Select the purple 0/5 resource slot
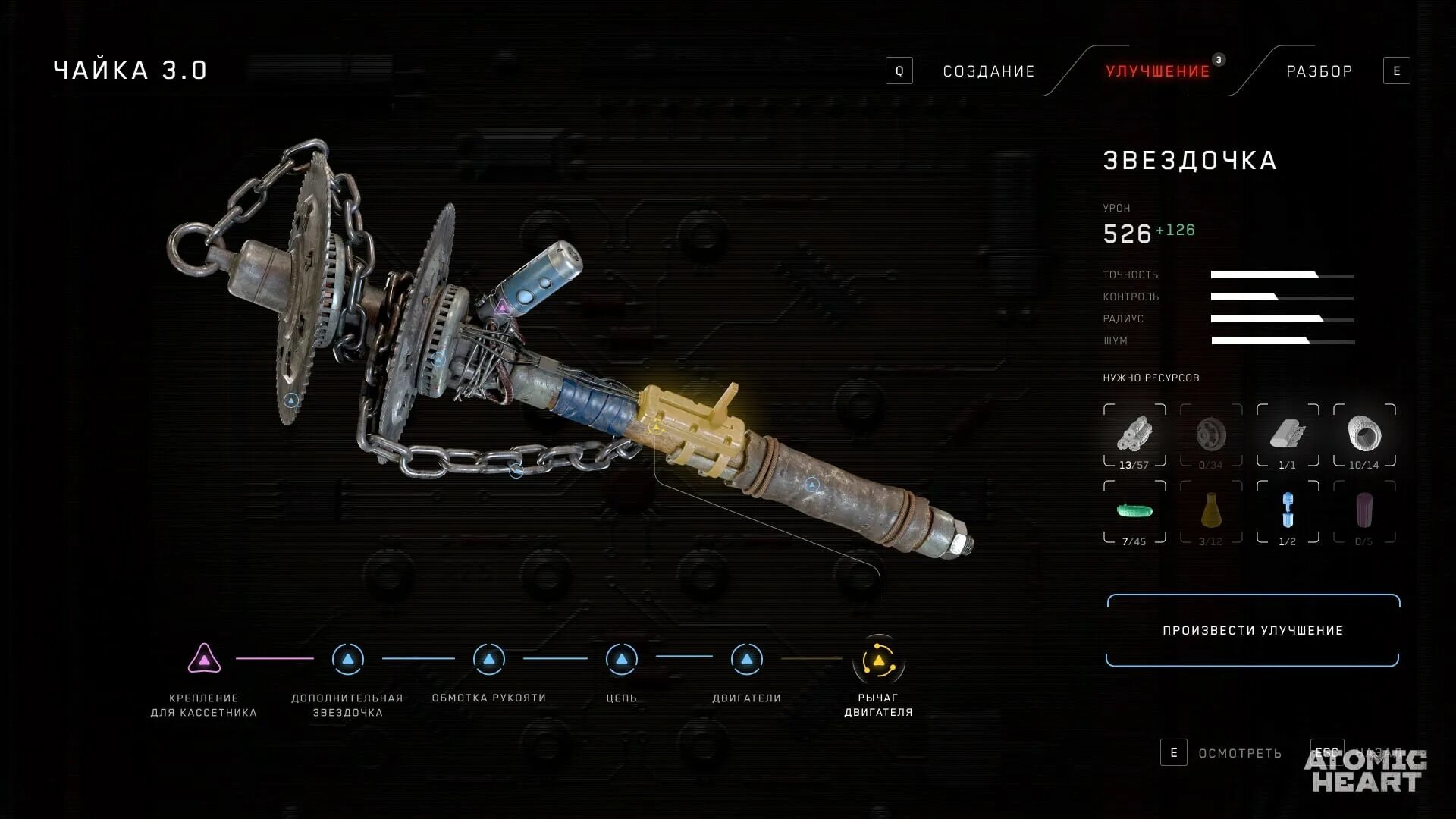This screenshot has height=819, width=1456. tap(1364, 512)
